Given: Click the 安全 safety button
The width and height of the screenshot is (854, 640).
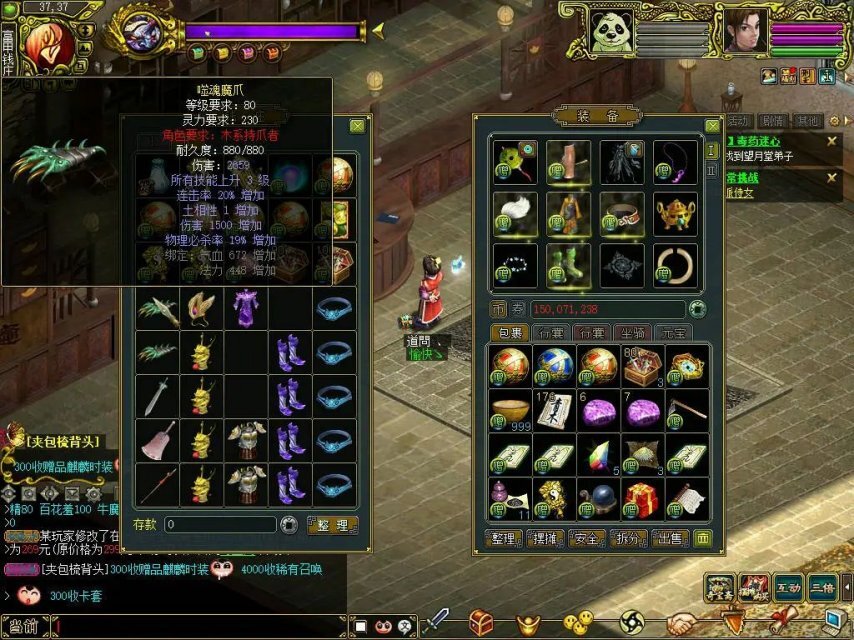Looking at the screenshot, I should pos(588,539).
